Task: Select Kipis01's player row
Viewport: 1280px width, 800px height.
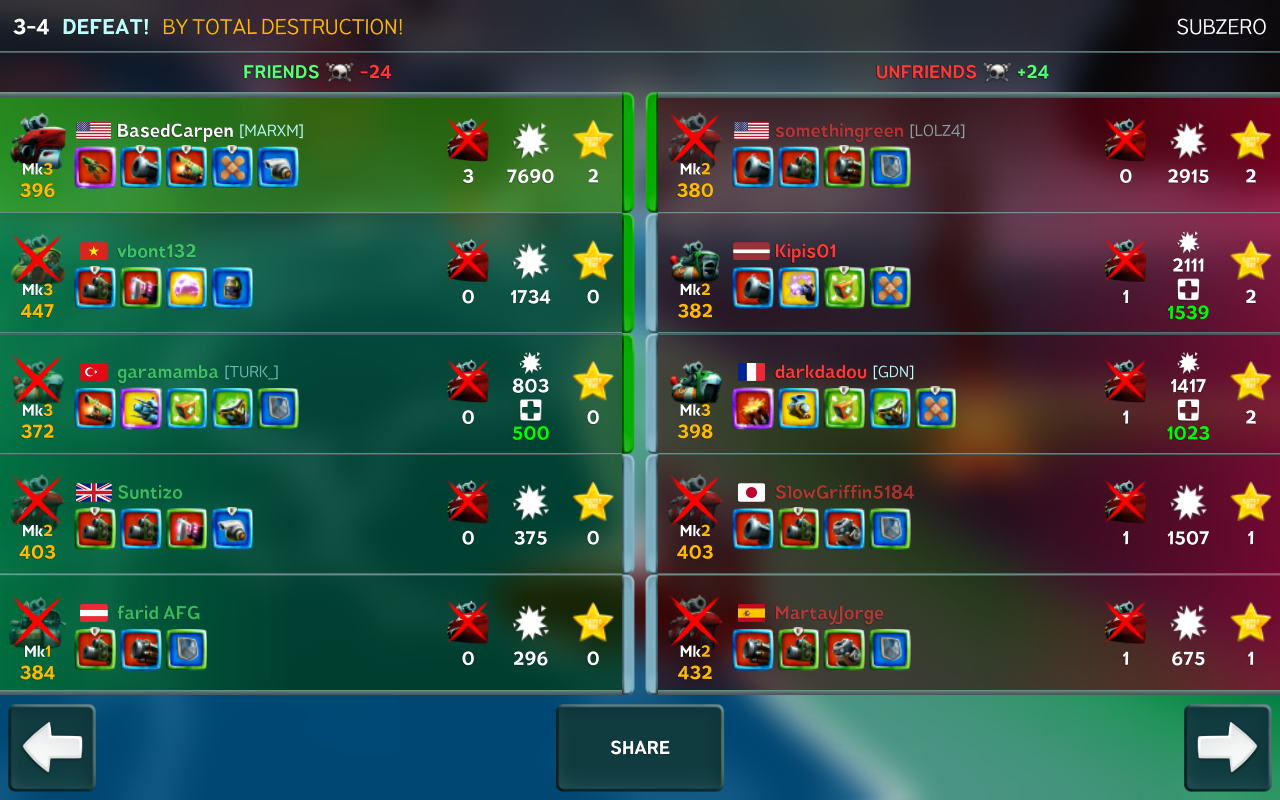Action: click(965, 274)
